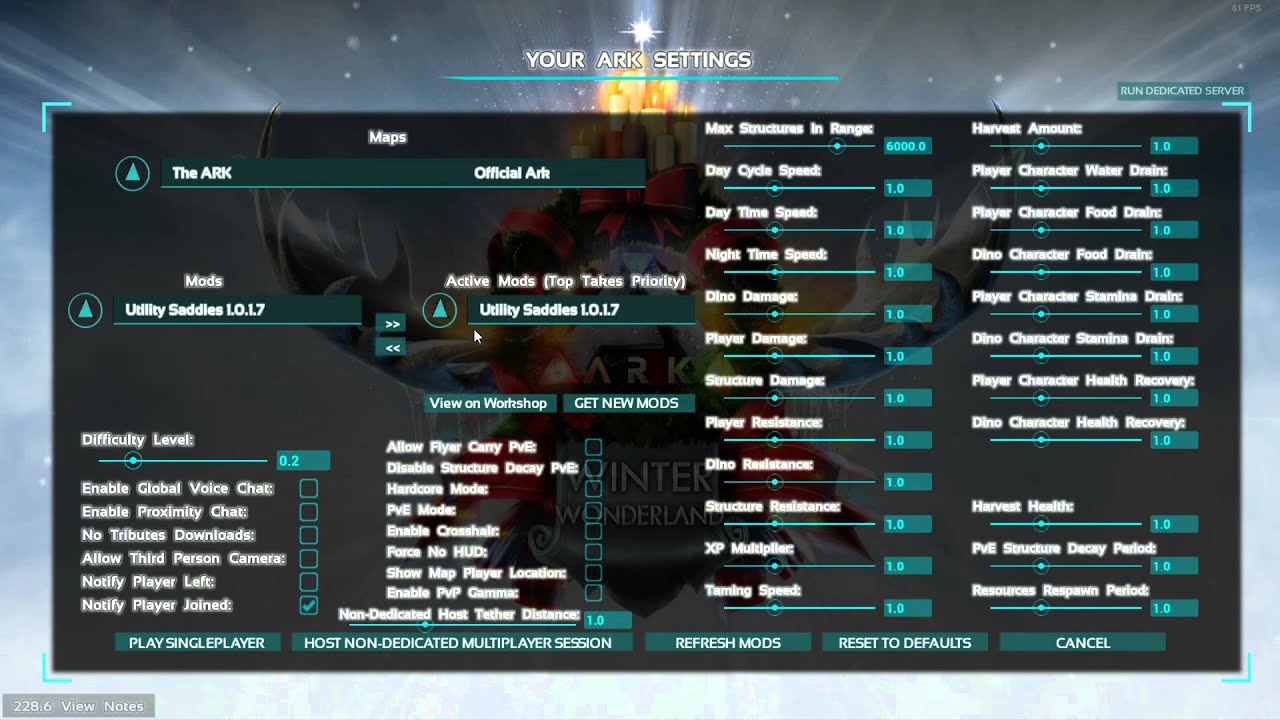Reset settings to defaults

click(905, 643)
